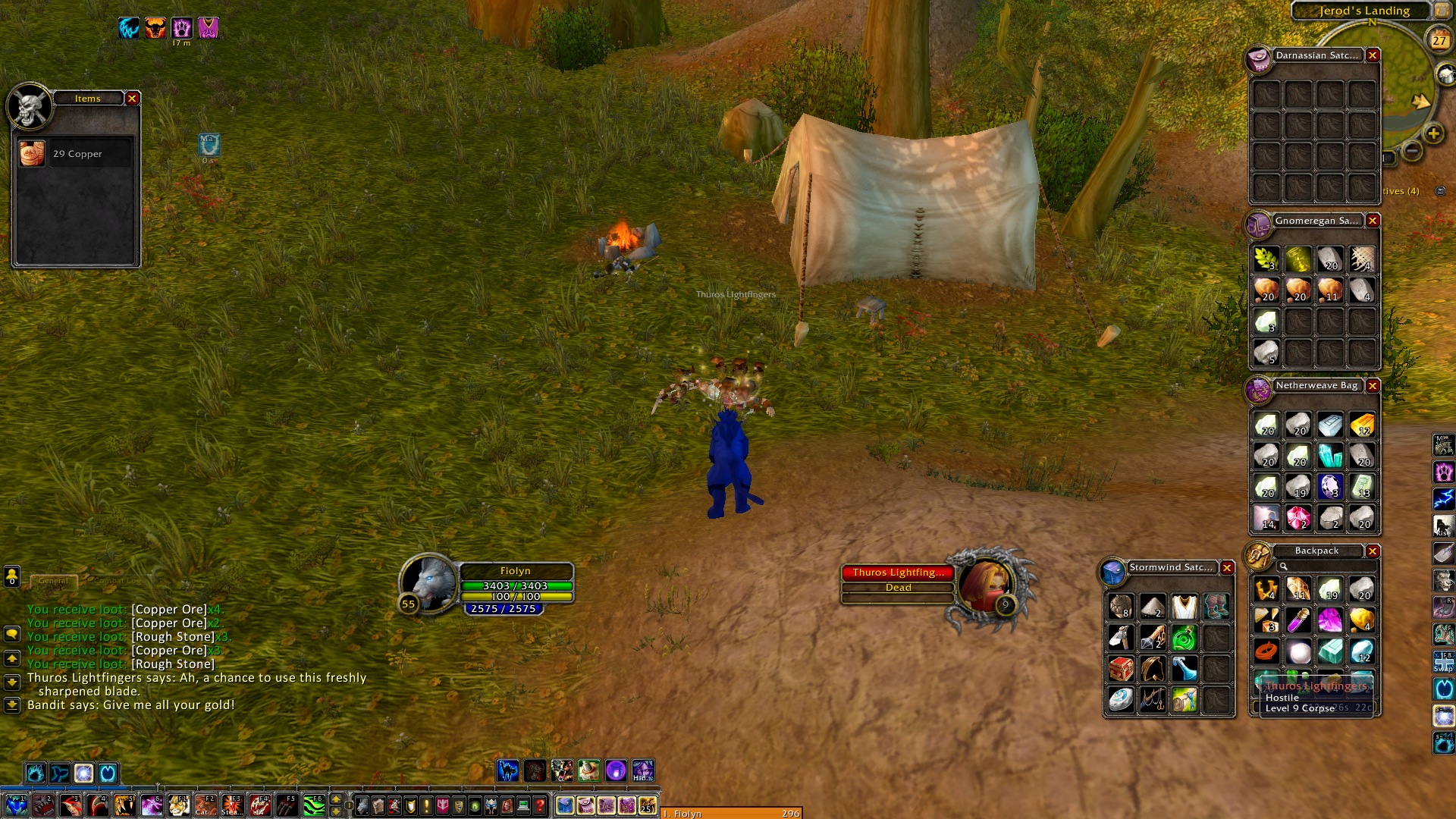Open the red question mark help button
The height and width of the screenshot is (819, 1456).
point(539,805)
